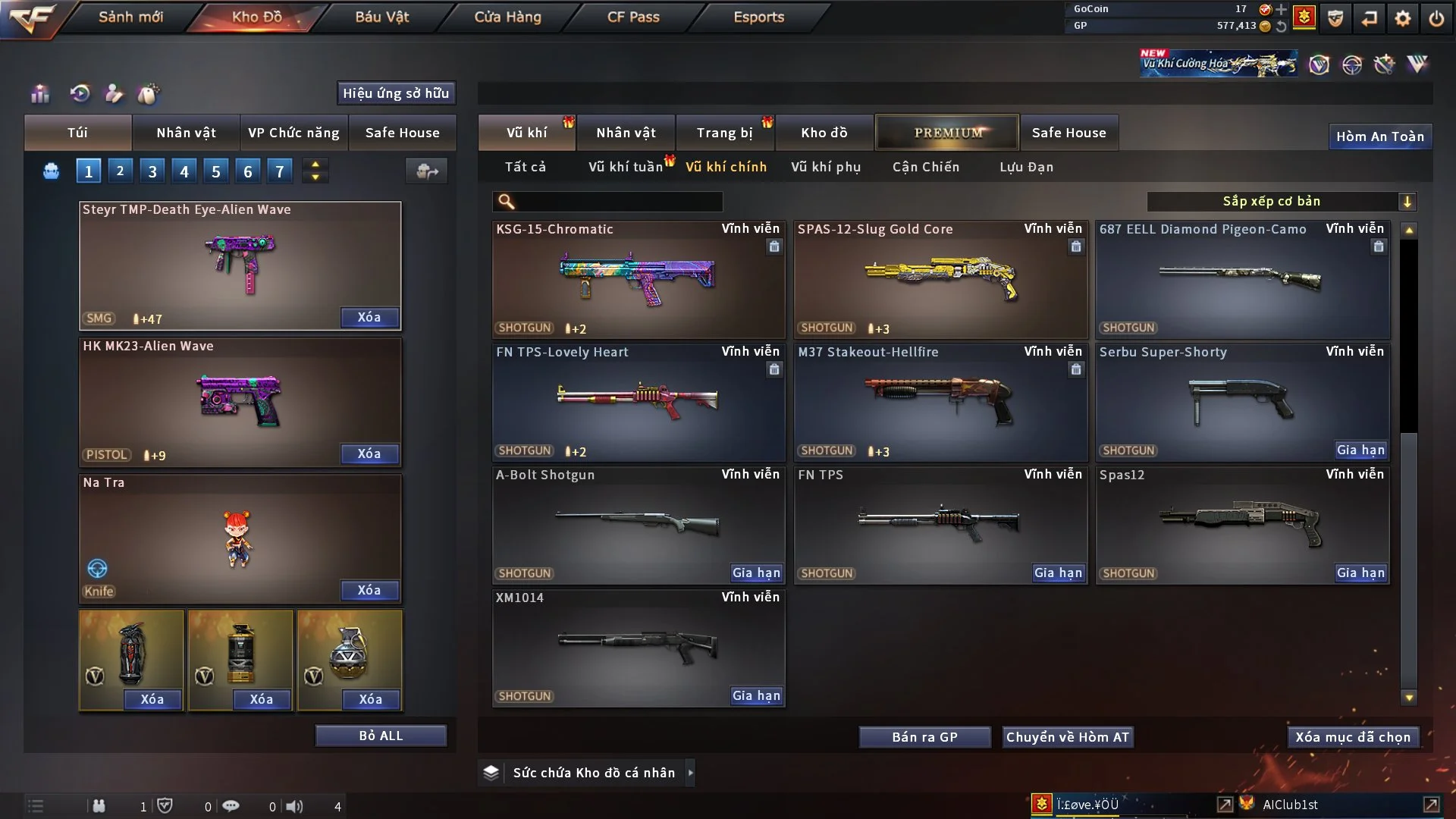Go to the Sảnh mới lobby
The height and width of the screenshot is (819, 1456).
pyautogui.click(x=130, y=17)
